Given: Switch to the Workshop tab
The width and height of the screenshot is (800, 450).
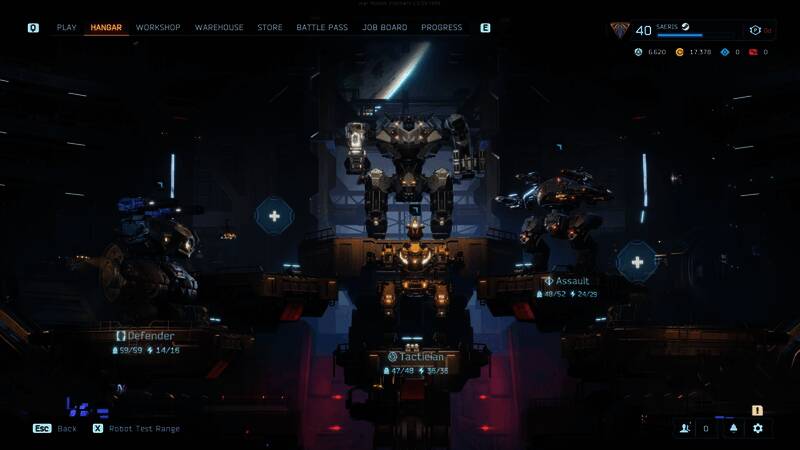Looking at the screenshot, I should (158, 28).
